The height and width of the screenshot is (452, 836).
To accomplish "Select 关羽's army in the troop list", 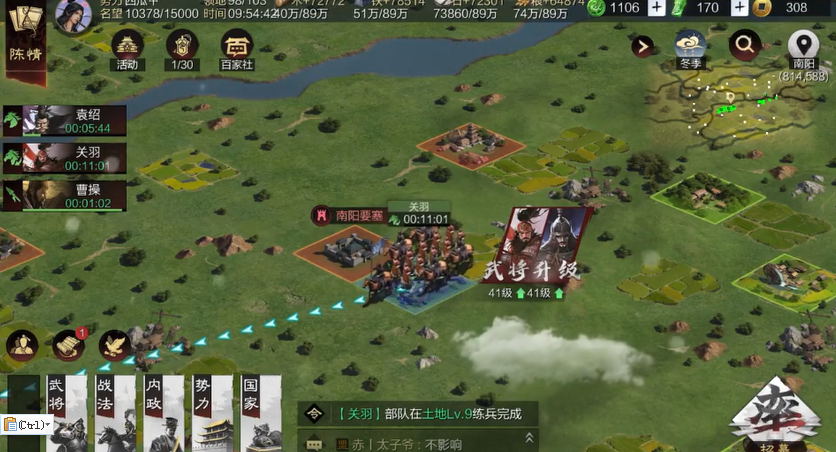I will 65,158.
